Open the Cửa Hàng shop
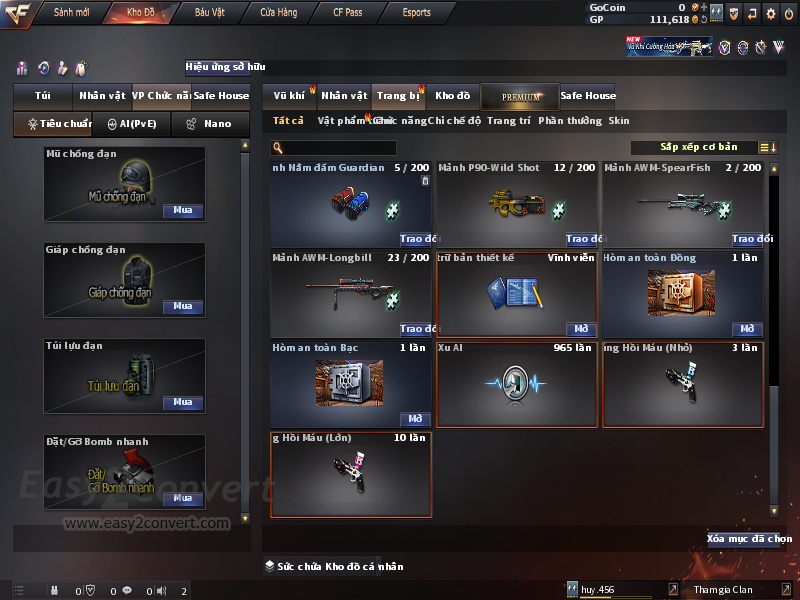 [x=278, y=12]
